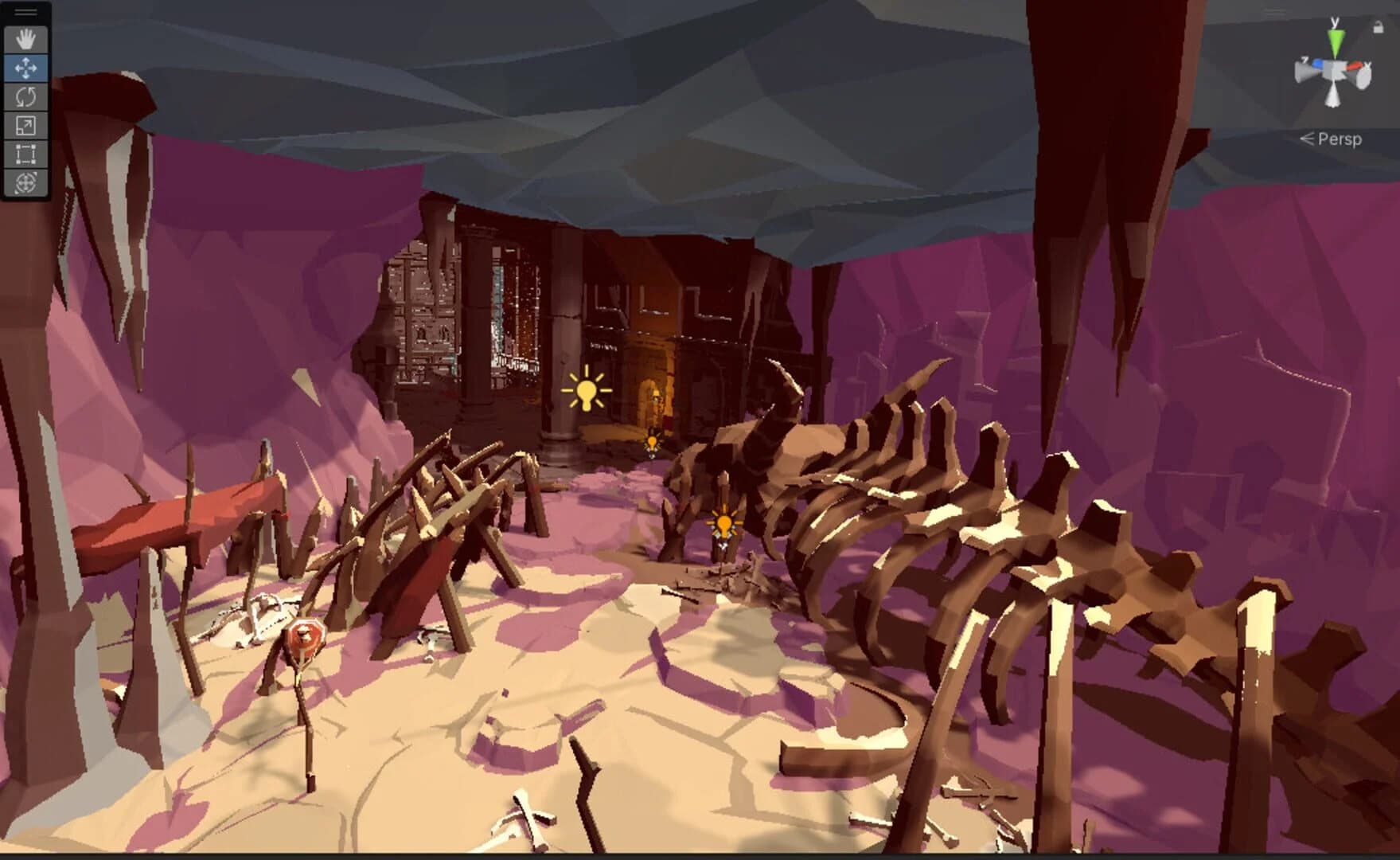Select the light gizmo beside the skeleton ribcage
The image size is (1400, 860).
point(723,522)
